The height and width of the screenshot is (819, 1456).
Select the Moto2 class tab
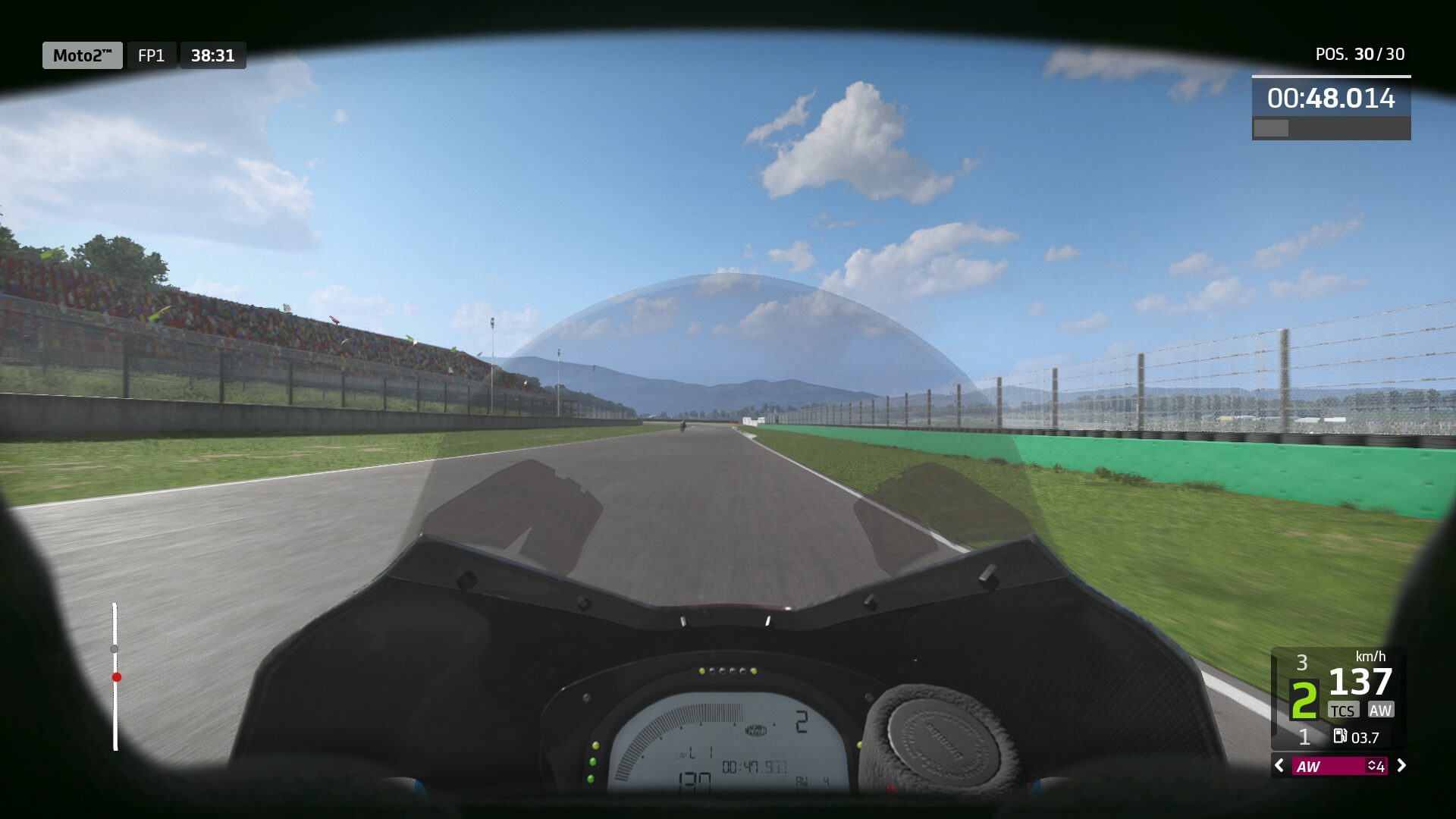[82, 55]
